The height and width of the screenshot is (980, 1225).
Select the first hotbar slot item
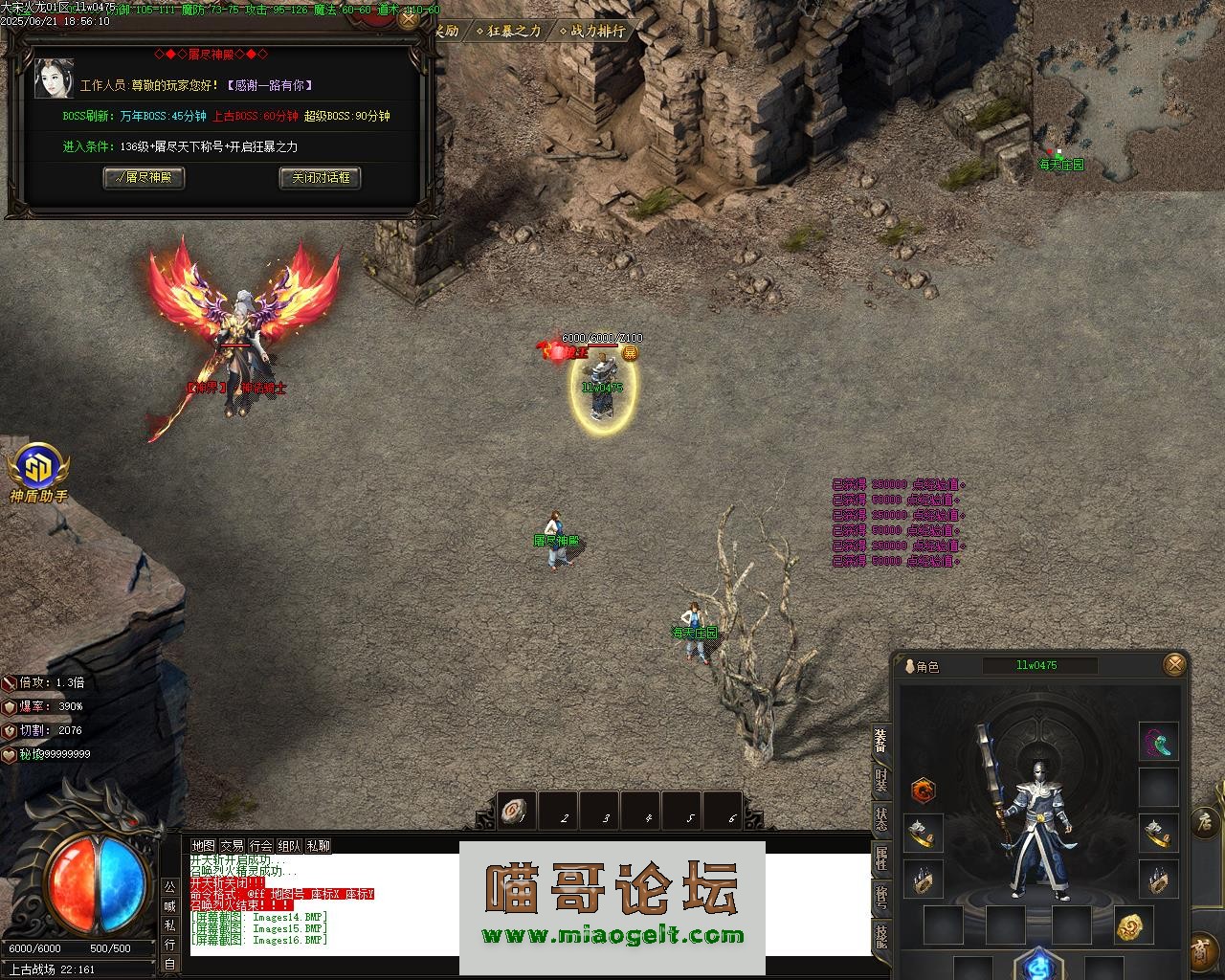[516, 812]
